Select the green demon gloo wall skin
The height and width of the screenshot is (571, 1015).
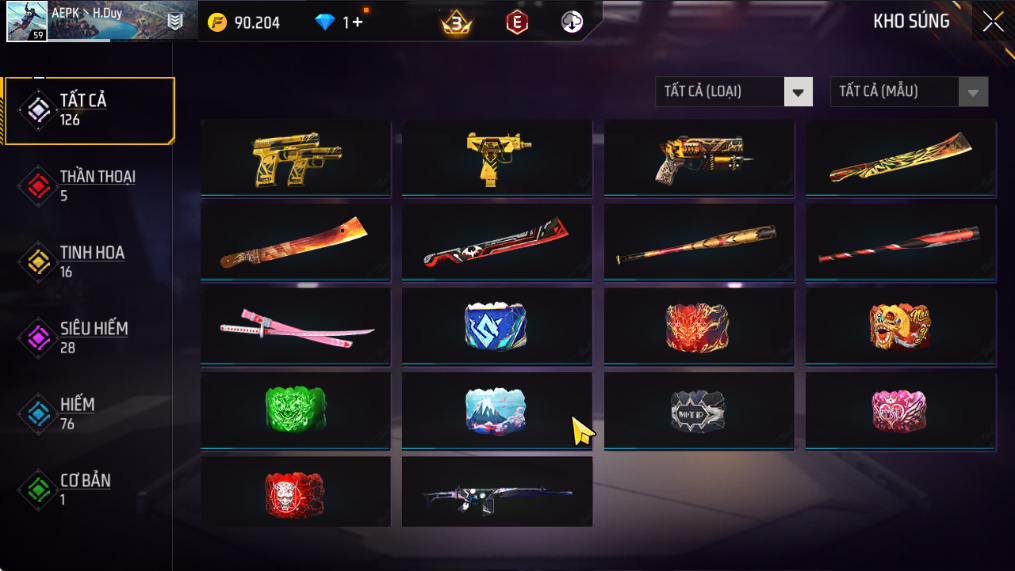tap(295, 410)
